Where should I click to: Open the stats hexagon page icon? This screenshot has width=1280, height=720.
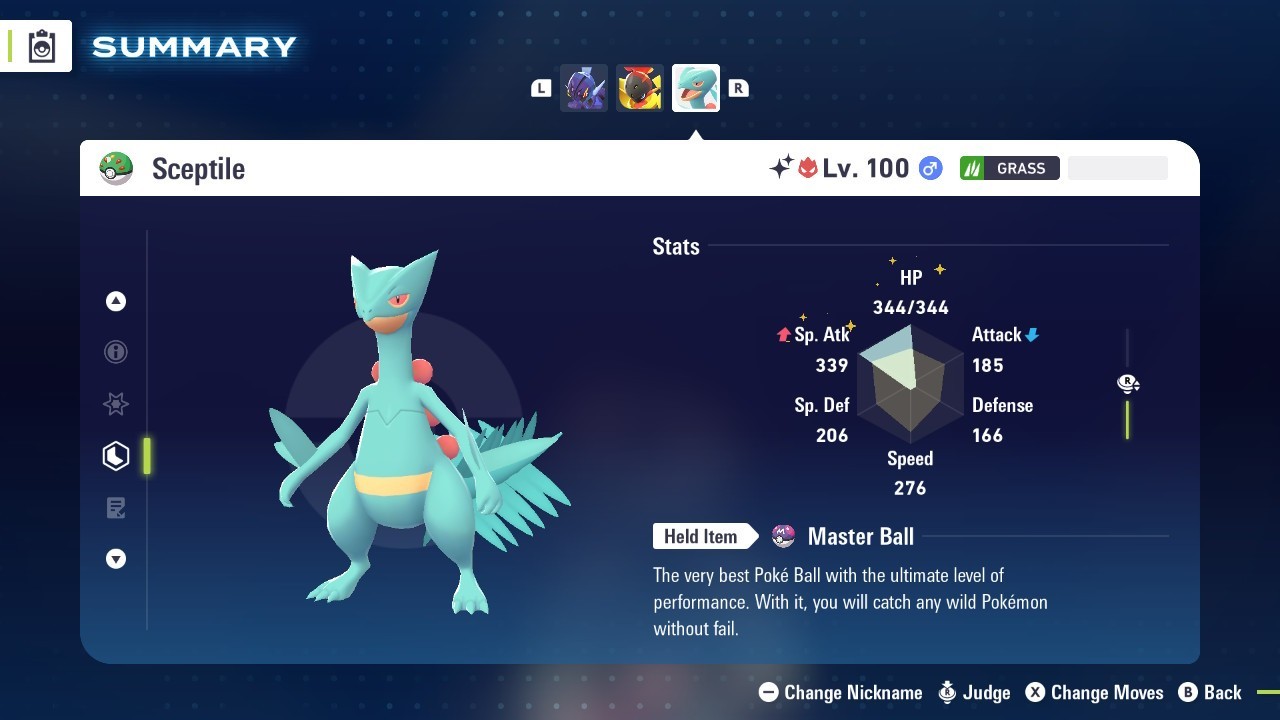(x=115, y=455)
